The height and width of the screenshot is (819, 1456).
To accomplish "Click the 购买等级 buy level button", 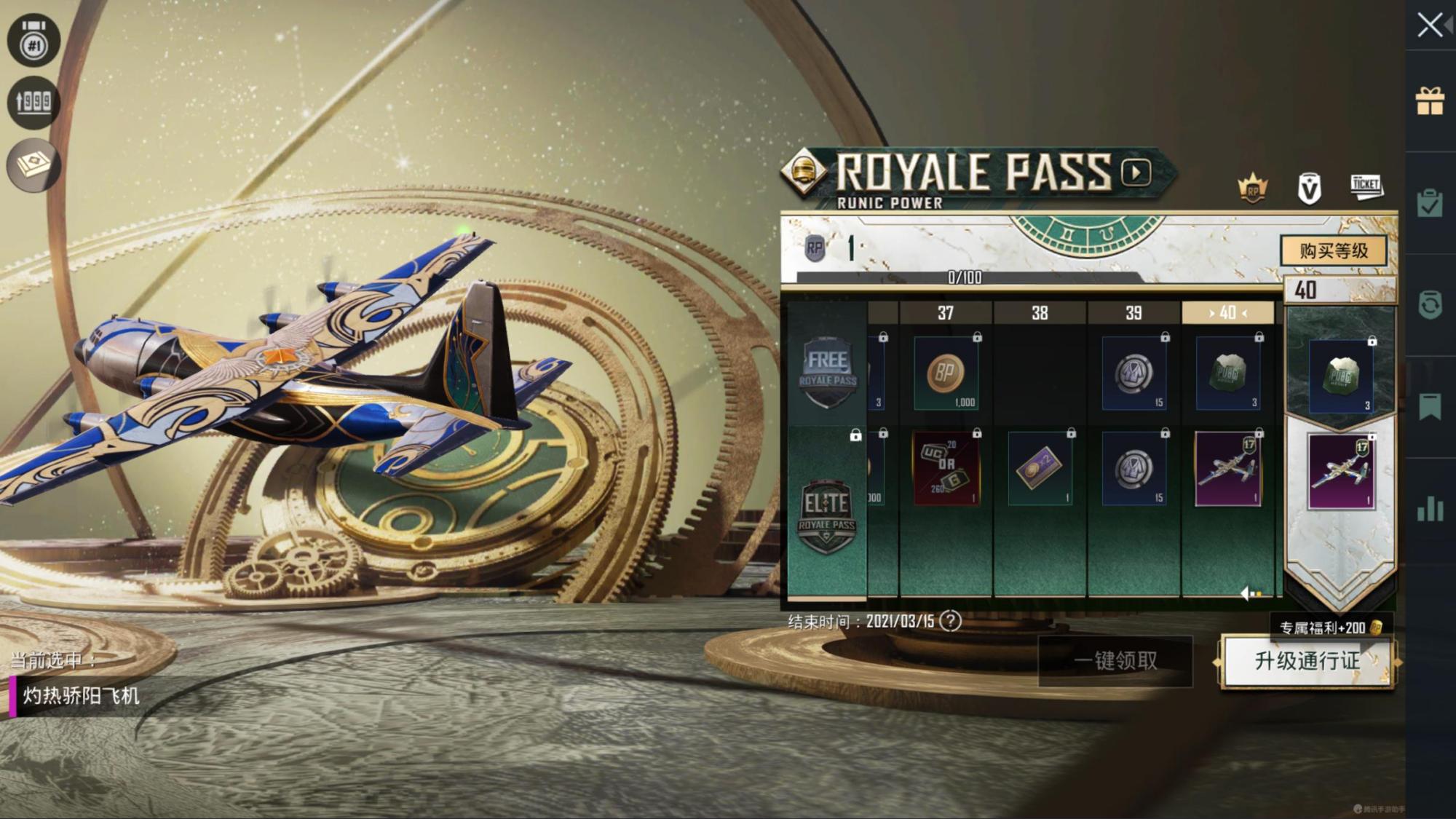I will [1334, 251].
